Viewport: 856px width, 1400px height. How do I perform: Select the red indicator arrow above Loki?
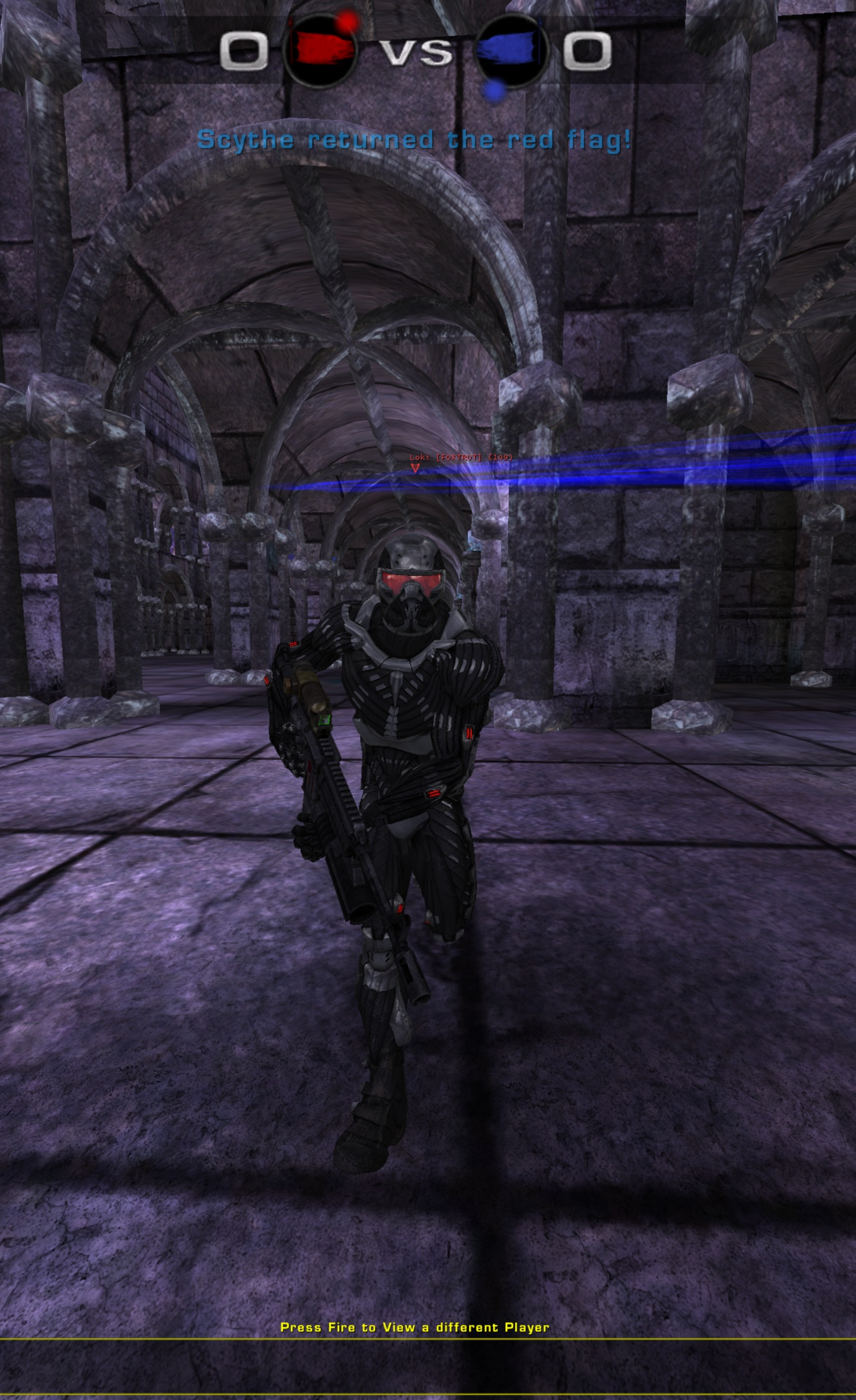tap(416, 468)
